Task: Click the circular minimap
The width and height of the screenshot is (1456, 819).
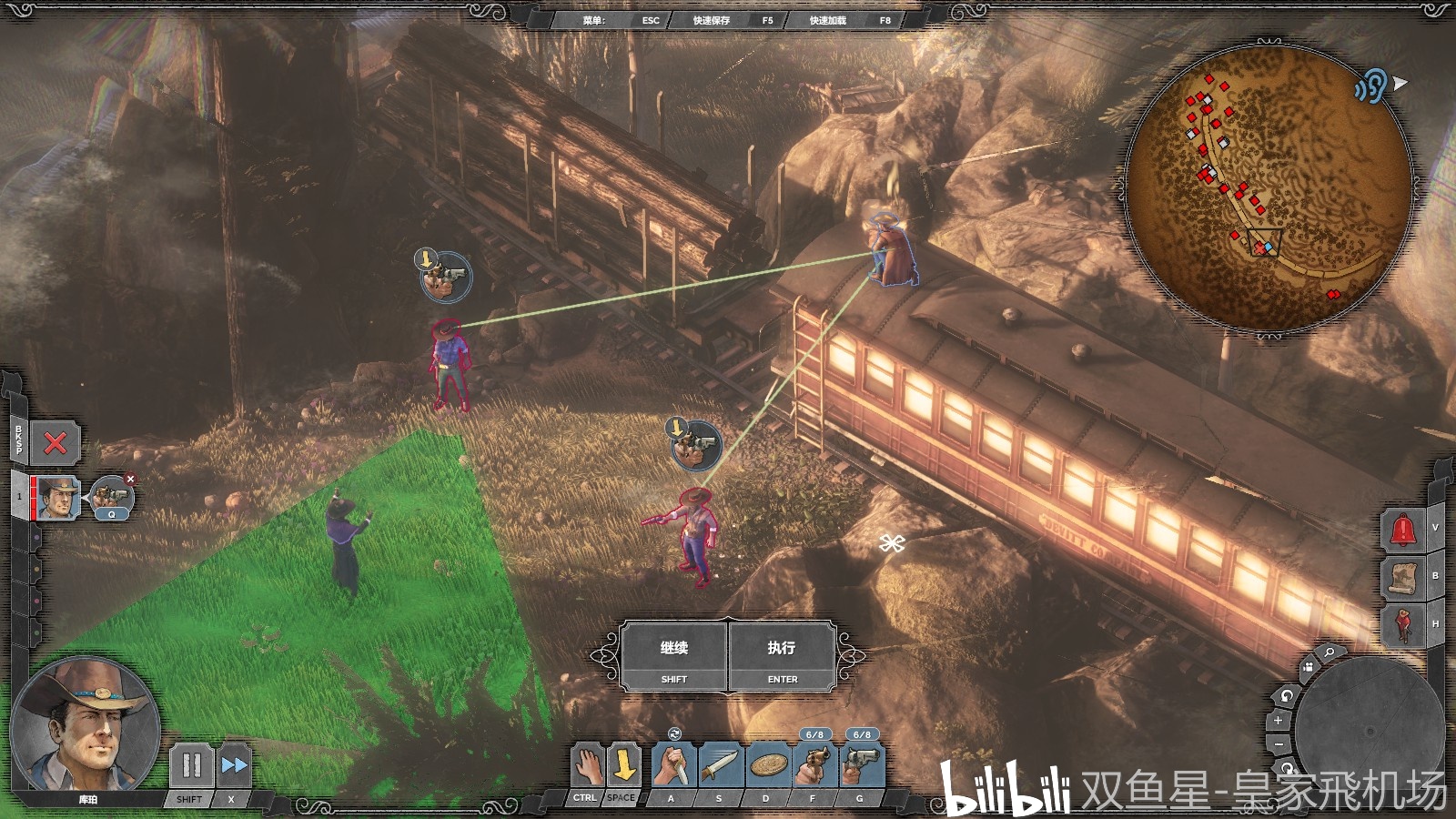Action: [1269, 187]
